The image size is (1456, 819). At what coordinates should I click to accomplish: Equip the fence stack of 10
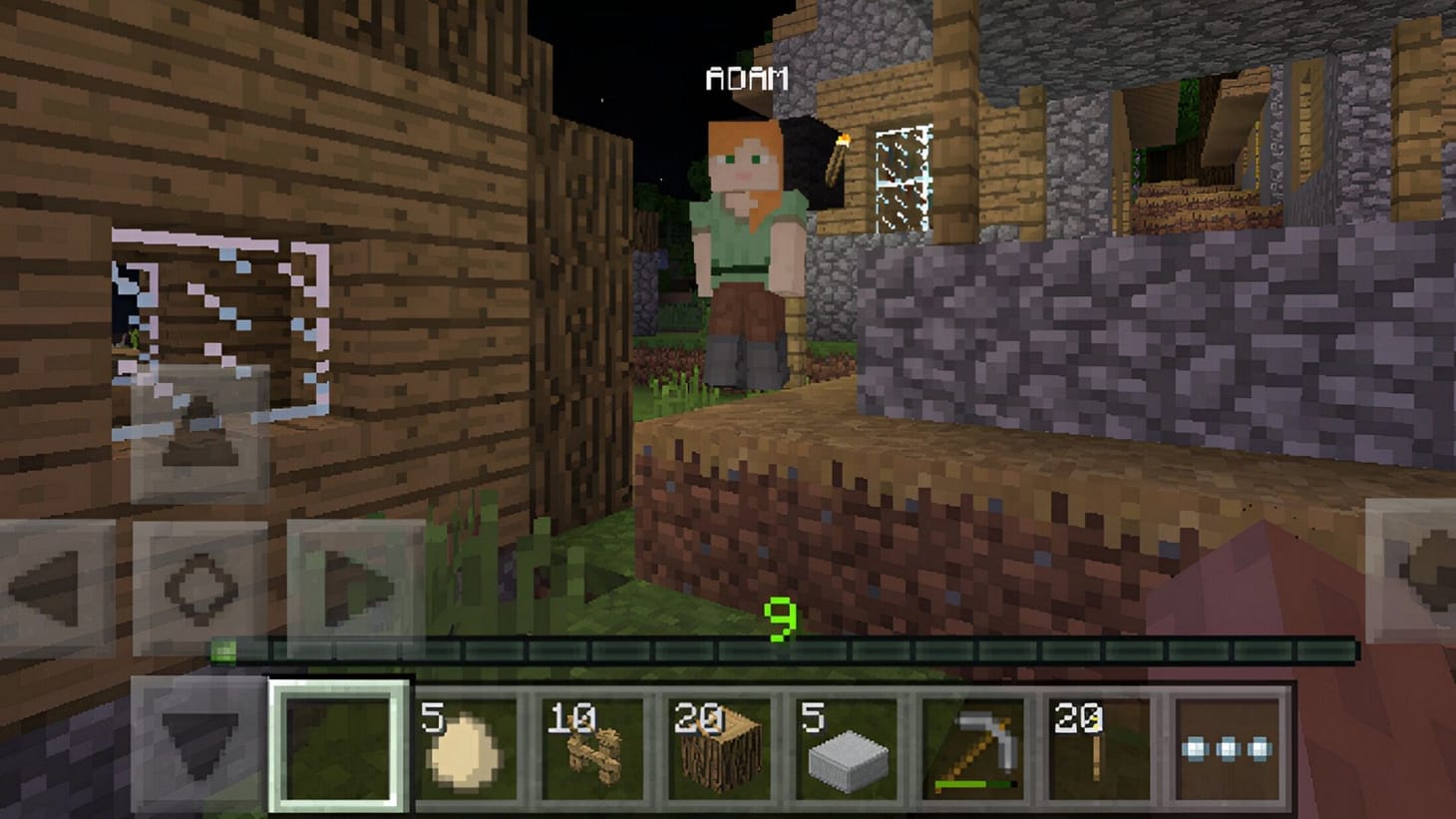point(589,747)
